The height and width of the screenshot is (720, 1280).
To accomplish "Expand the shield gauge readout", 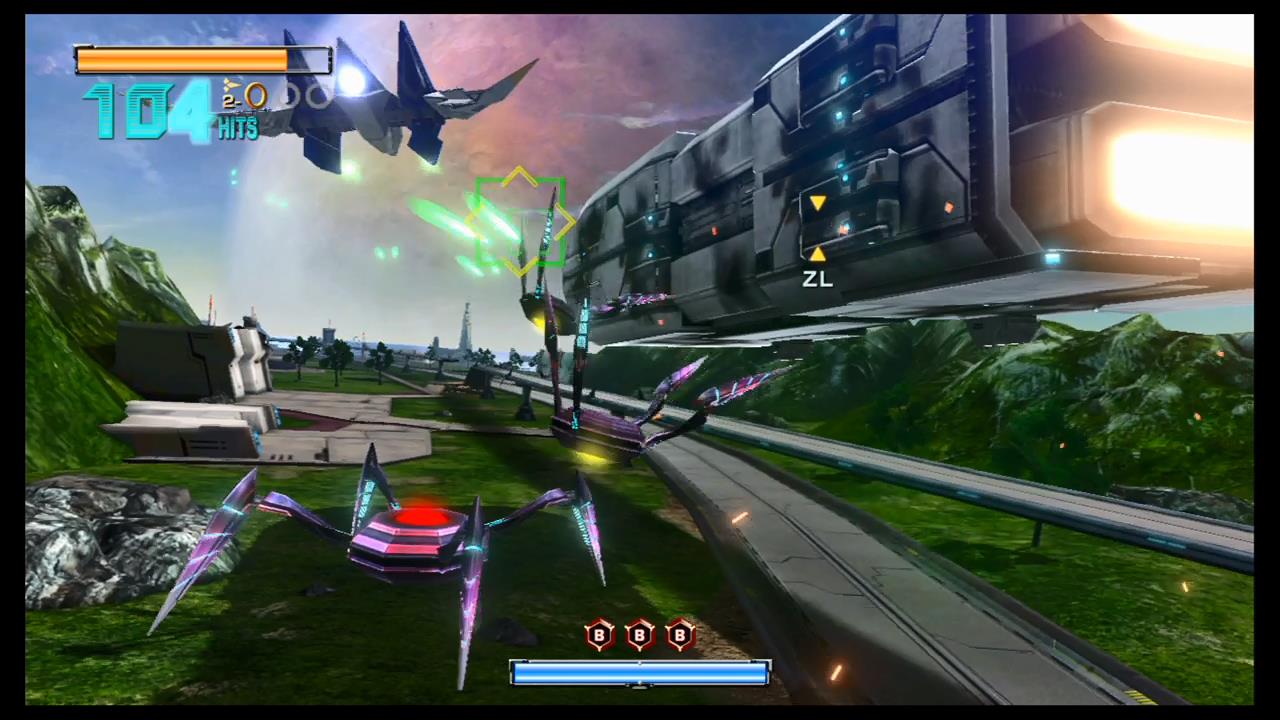I will [x=200, y=61].
